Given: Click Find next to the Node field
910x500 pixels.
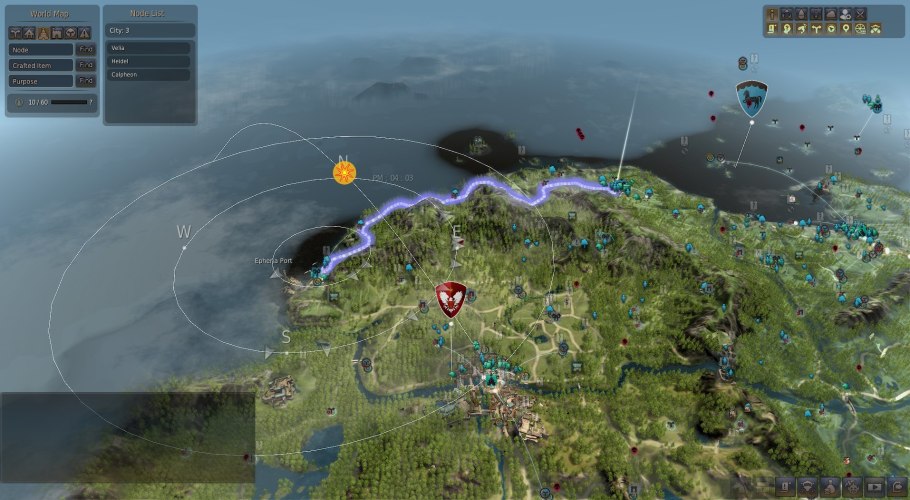Looking at the screenshot, I should (86, 48).
